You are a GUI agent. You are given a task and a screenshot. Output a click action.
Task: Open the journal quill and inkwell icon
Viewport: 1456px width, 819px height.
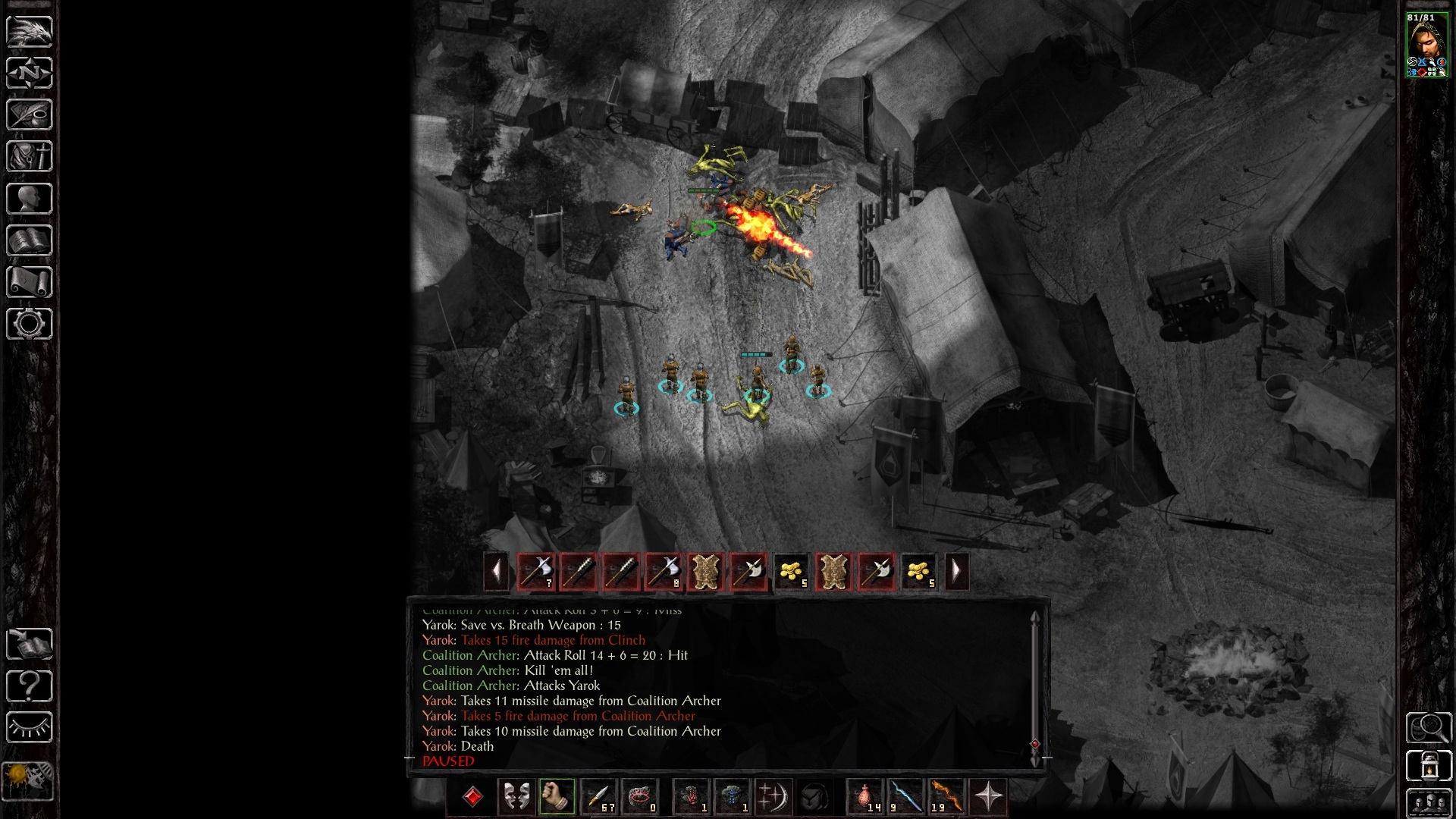point(30,115)
